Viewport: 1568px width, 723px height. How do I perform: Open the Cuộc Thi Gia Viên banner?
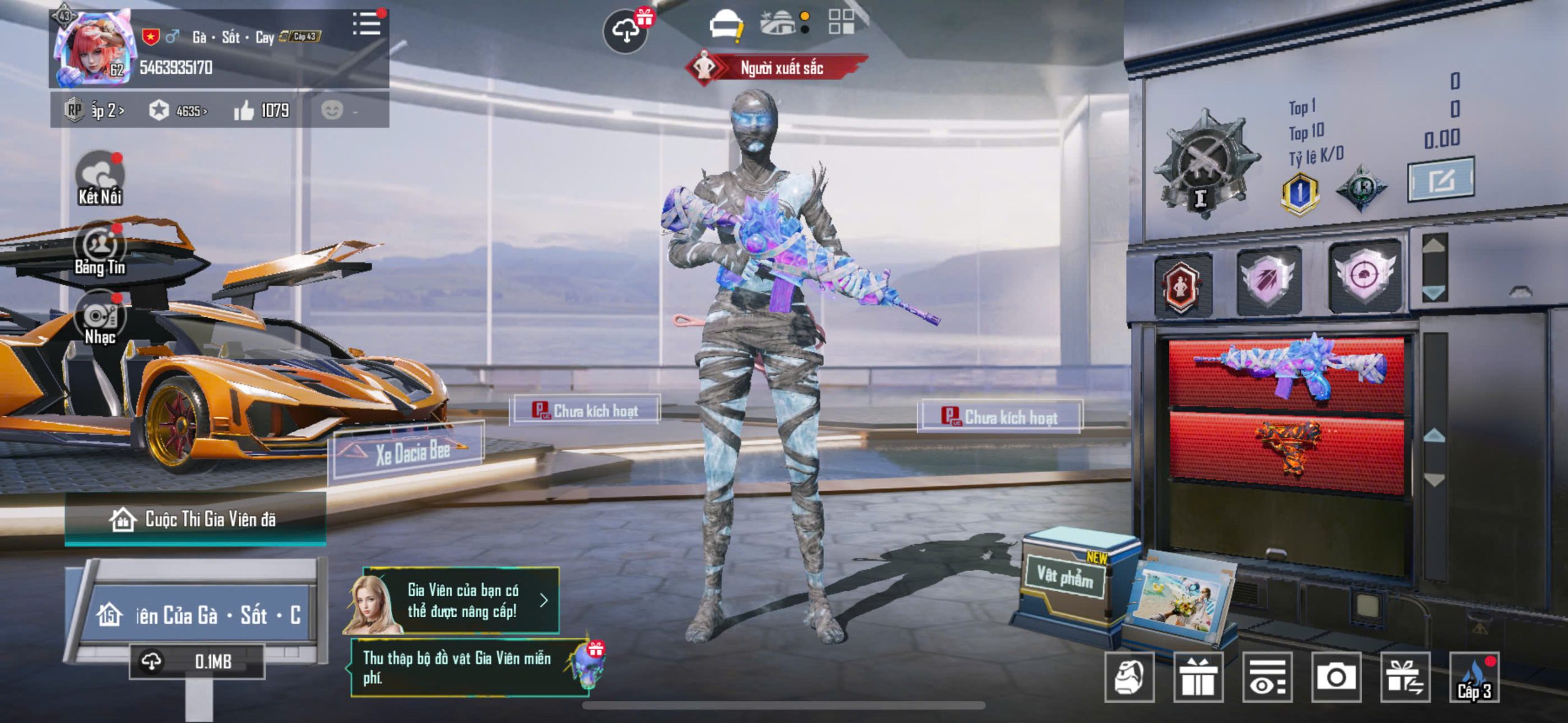point(196,519)
